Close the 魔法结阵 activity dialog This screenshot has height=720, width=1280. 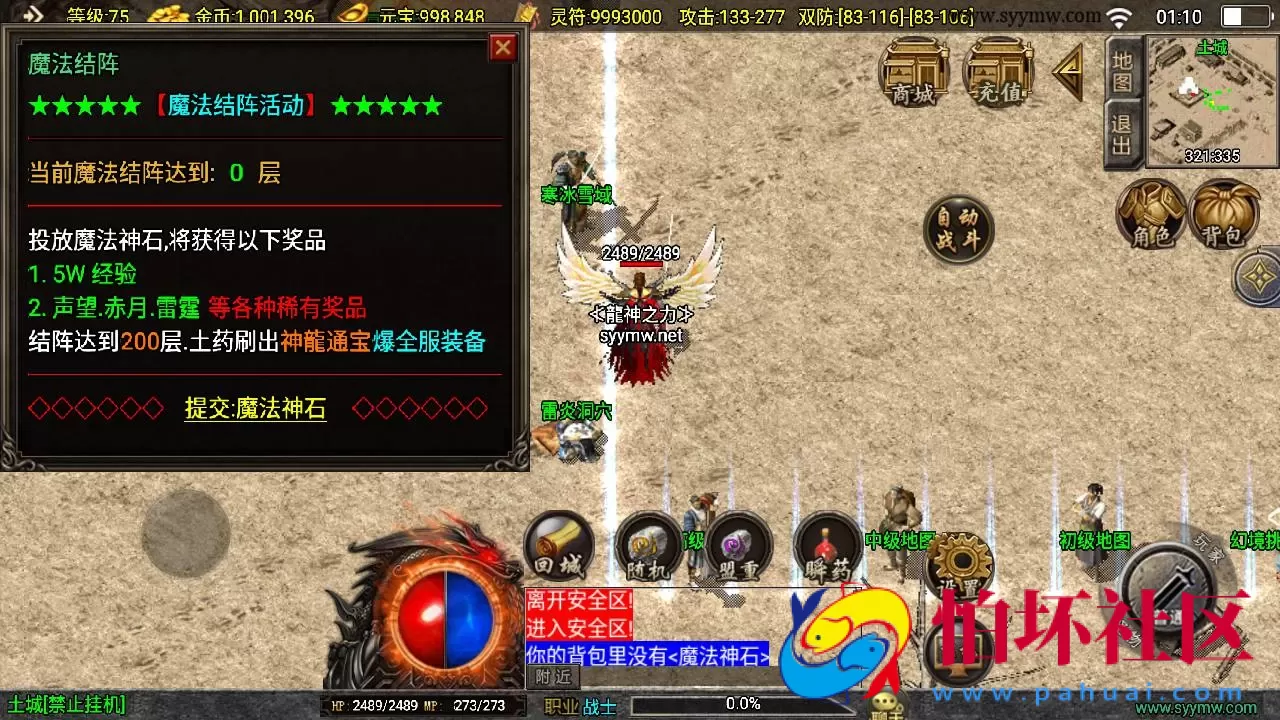[x=503, y=47]
